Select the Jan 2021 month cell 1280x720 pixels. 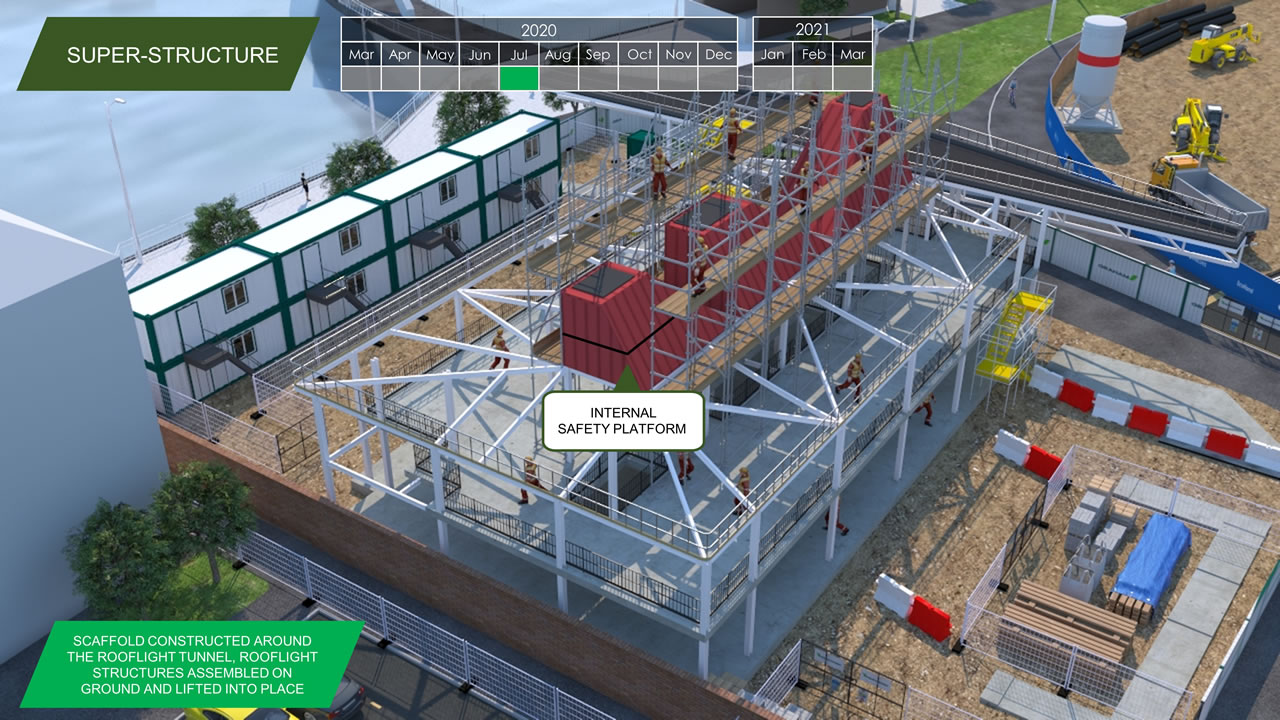pos(773,55)
